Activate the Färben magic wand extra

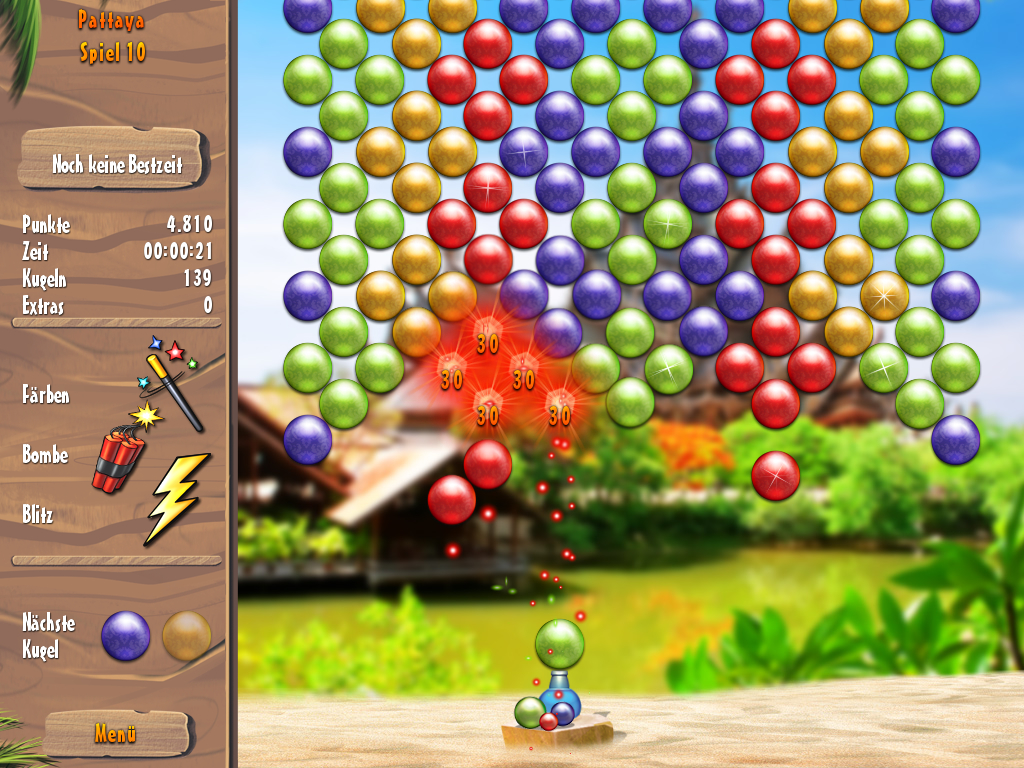coord(174,380)
